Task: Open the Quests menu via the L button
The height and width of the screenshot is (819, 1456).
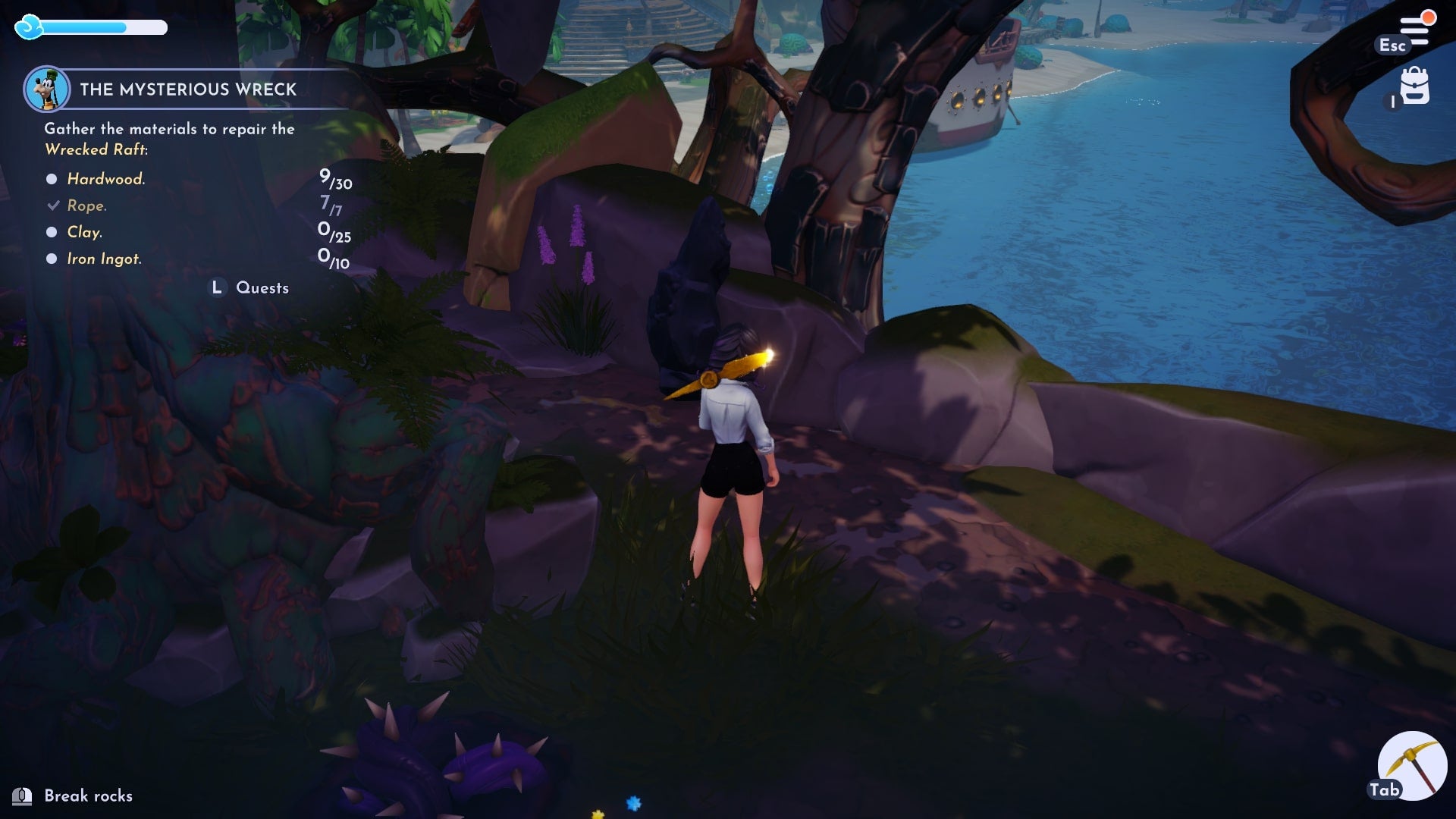Action: [217, 287]
